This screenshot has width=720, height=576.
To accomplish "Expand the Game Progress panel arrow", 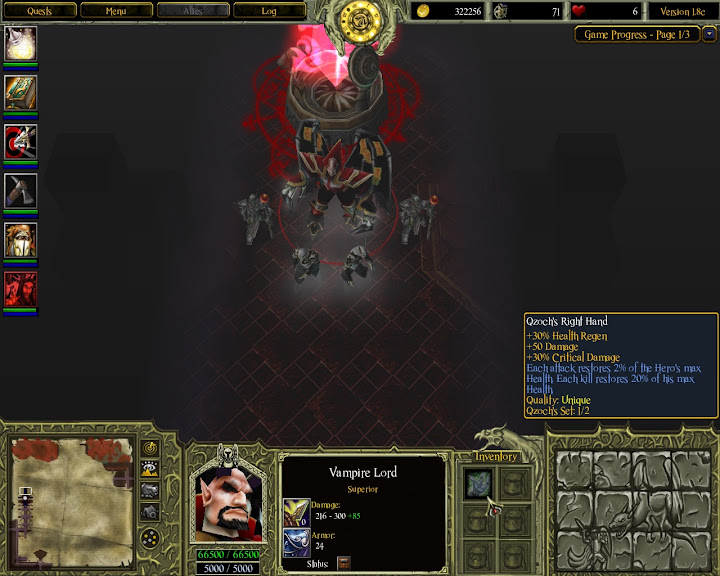I will click(x=709, y=34).
